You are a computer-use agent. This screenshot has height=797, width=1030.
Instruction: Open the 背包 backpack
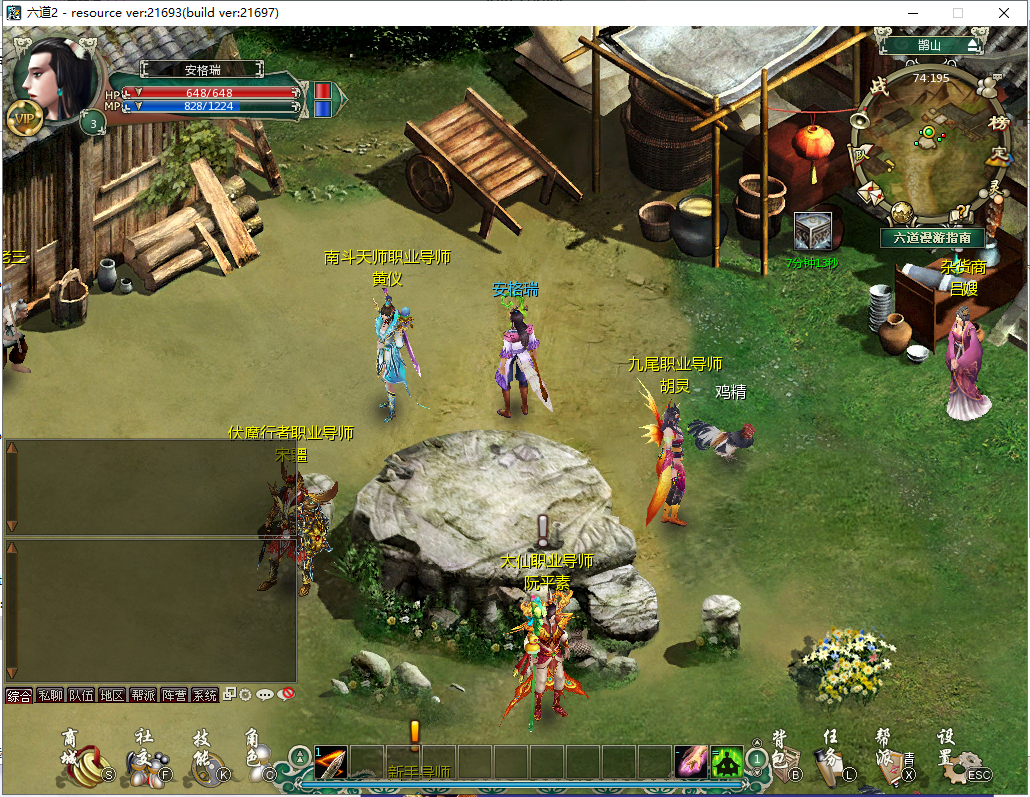[785, 758]
